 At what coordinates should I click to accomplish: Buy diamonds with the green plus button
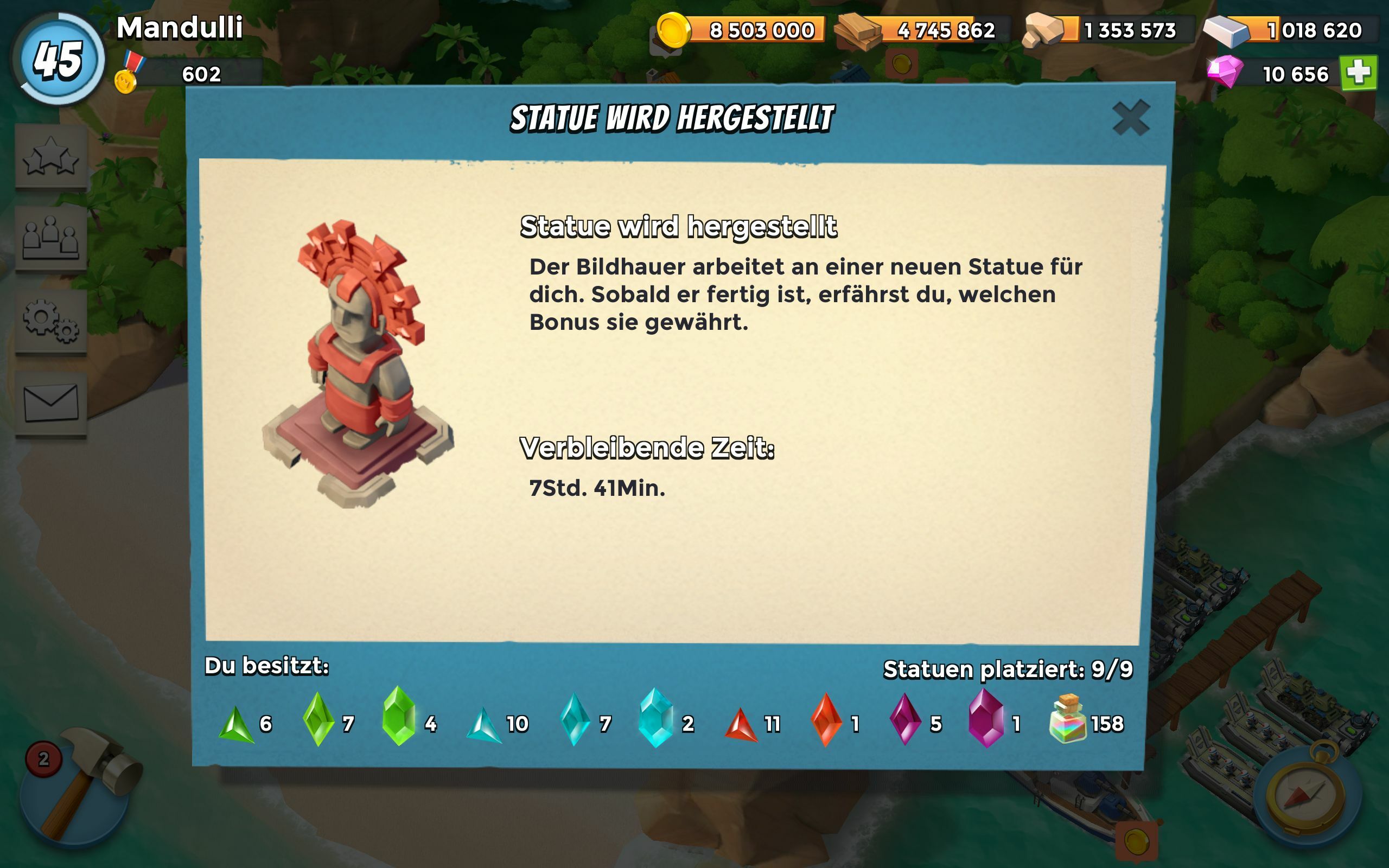pos(1358,73)
